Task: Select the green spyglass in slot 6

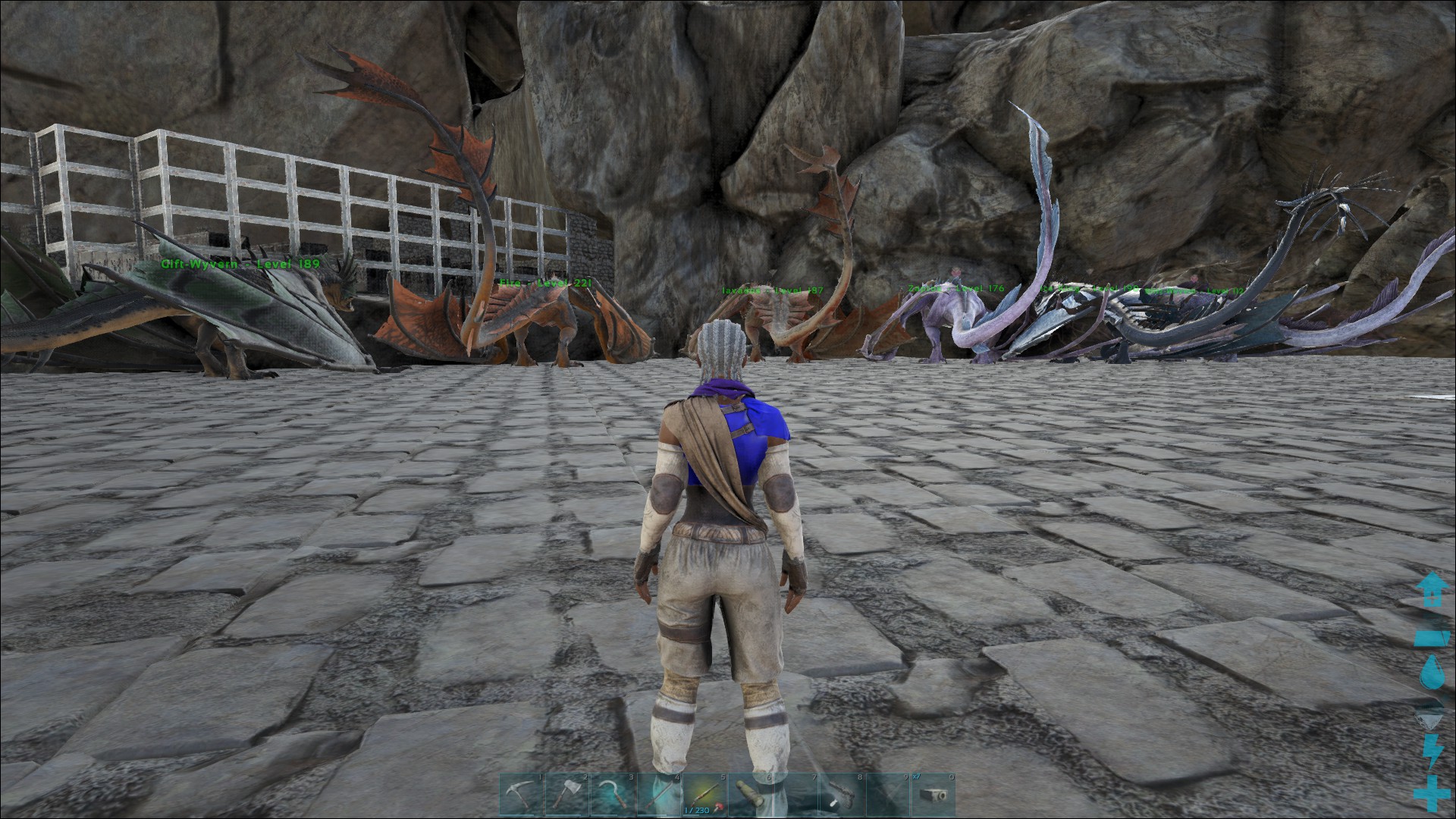Action: point(749,795)
